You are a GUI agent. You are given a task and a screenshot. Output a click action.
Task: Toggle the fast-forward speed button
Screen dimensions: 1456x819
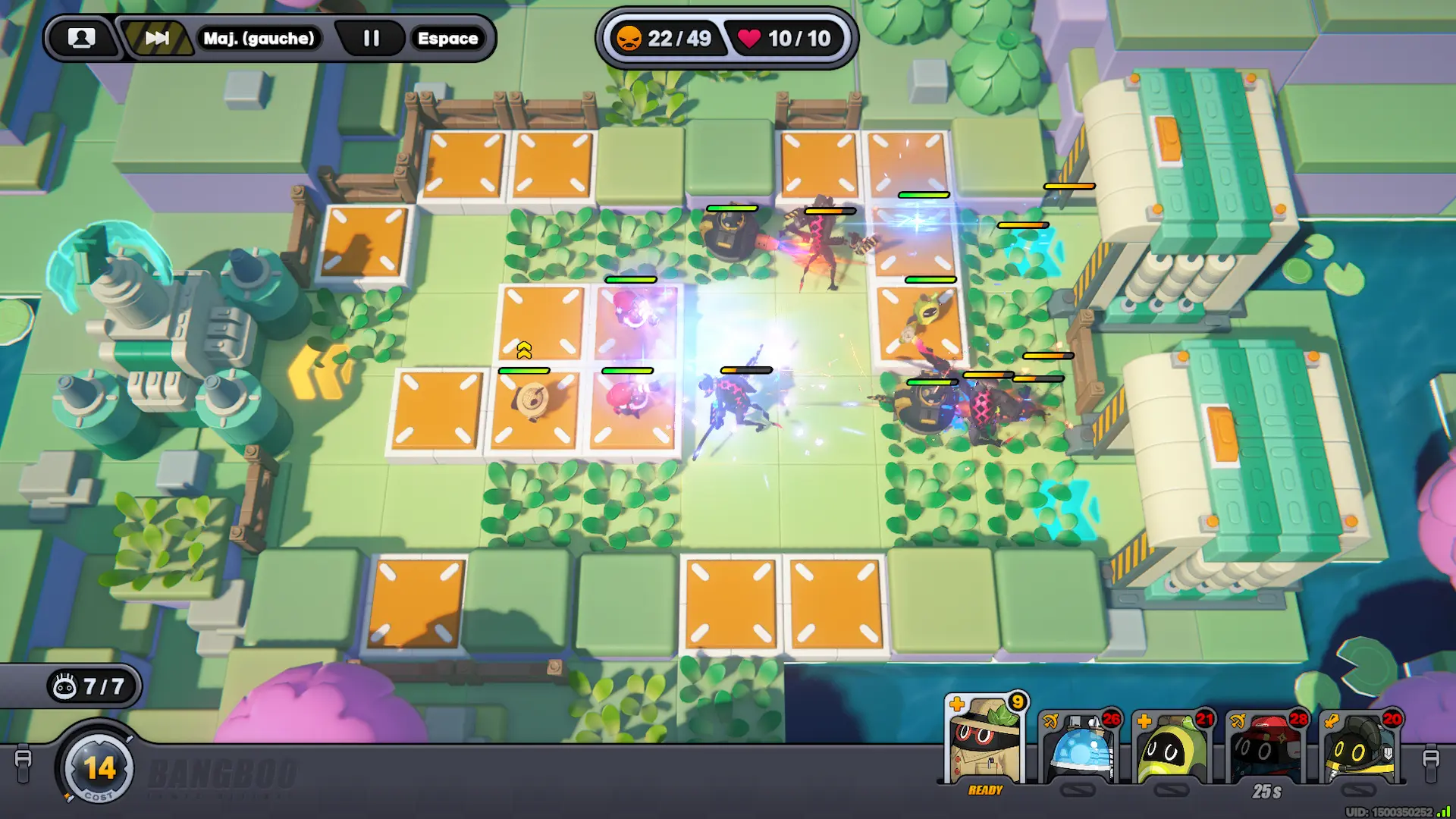point(157,38)
